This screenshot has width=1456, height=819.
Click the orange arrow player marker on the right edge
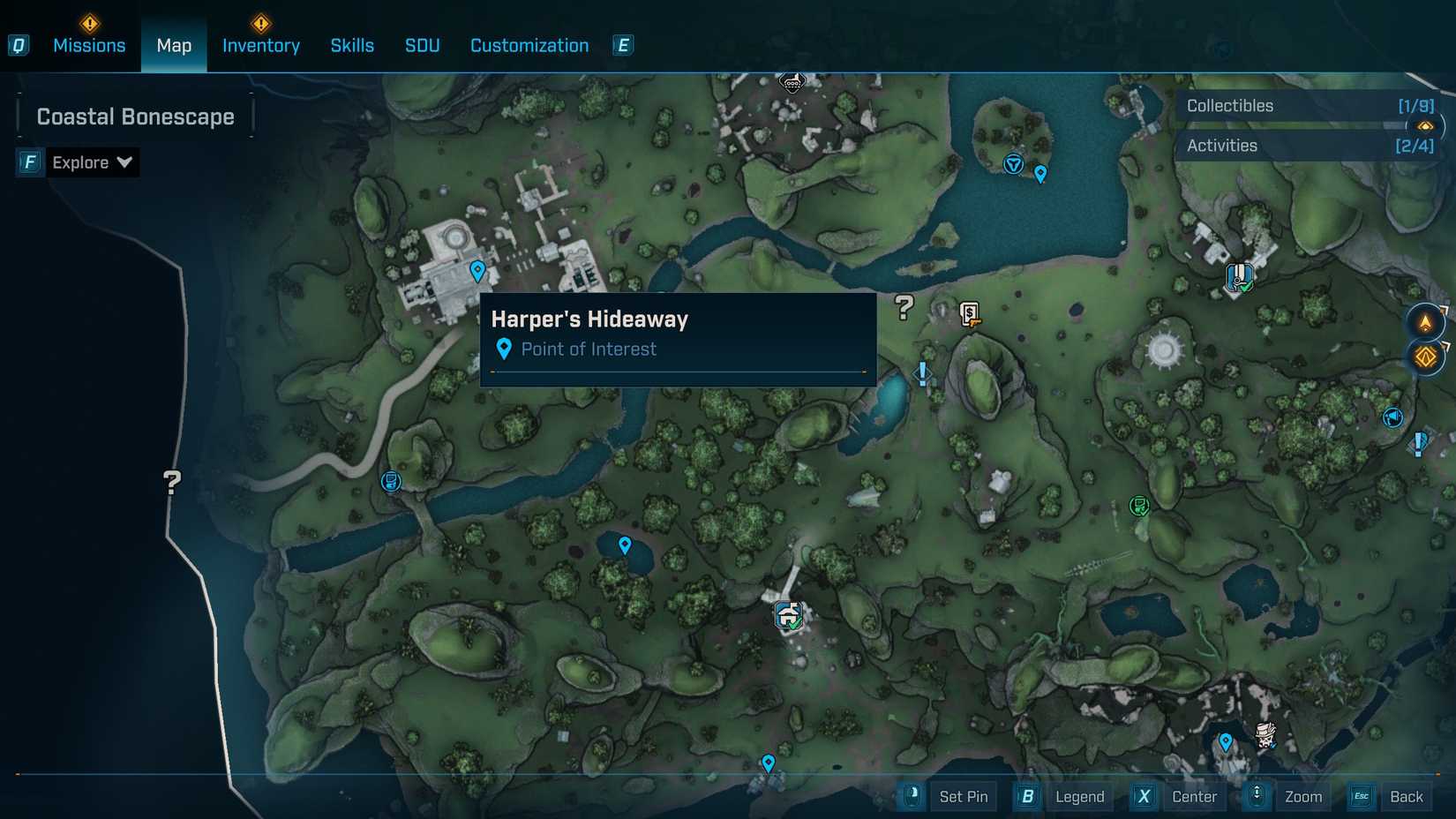tap(1424, 321)
